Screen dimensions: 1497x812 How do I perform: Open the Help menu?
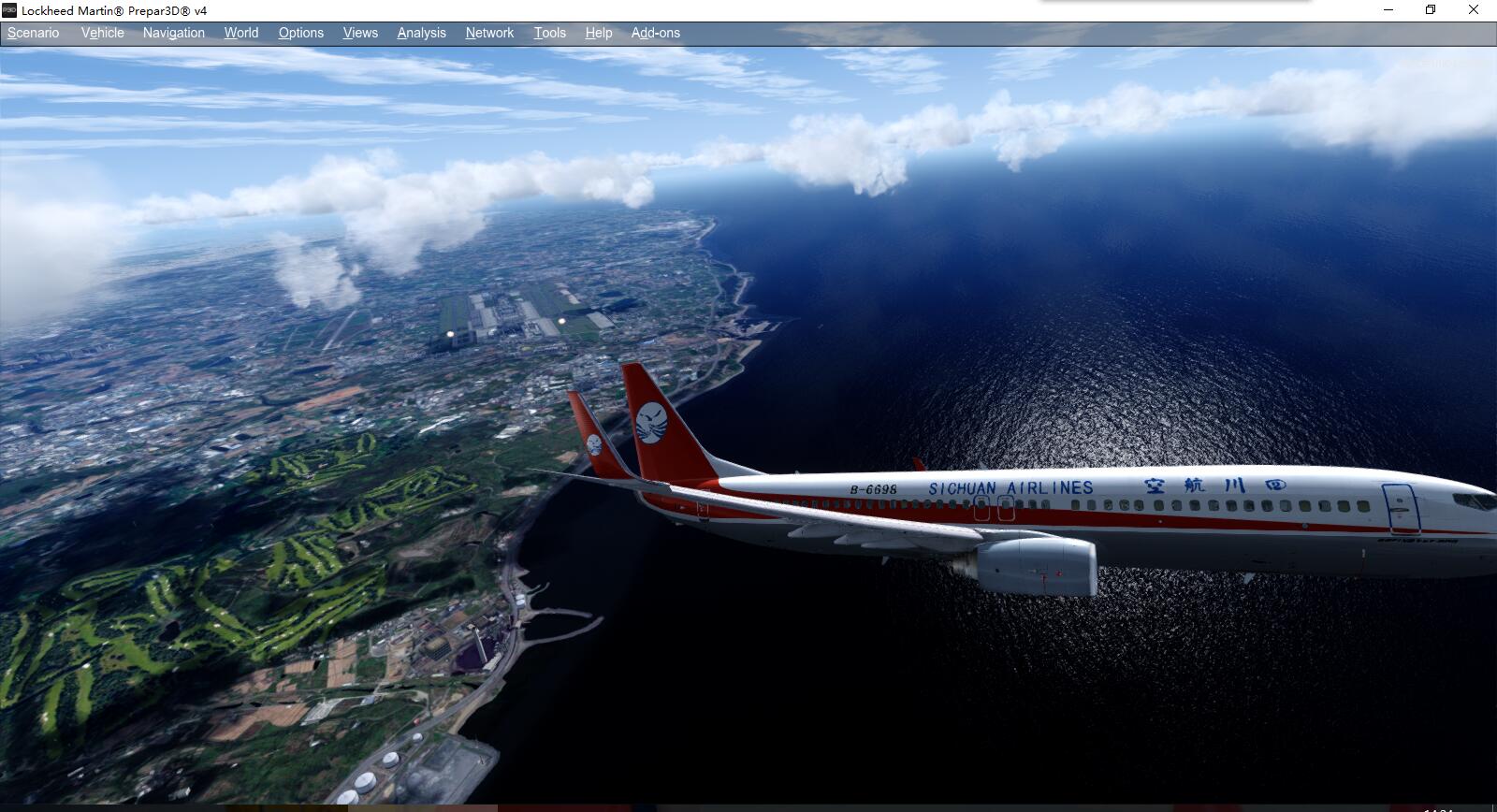click(599, 32)
